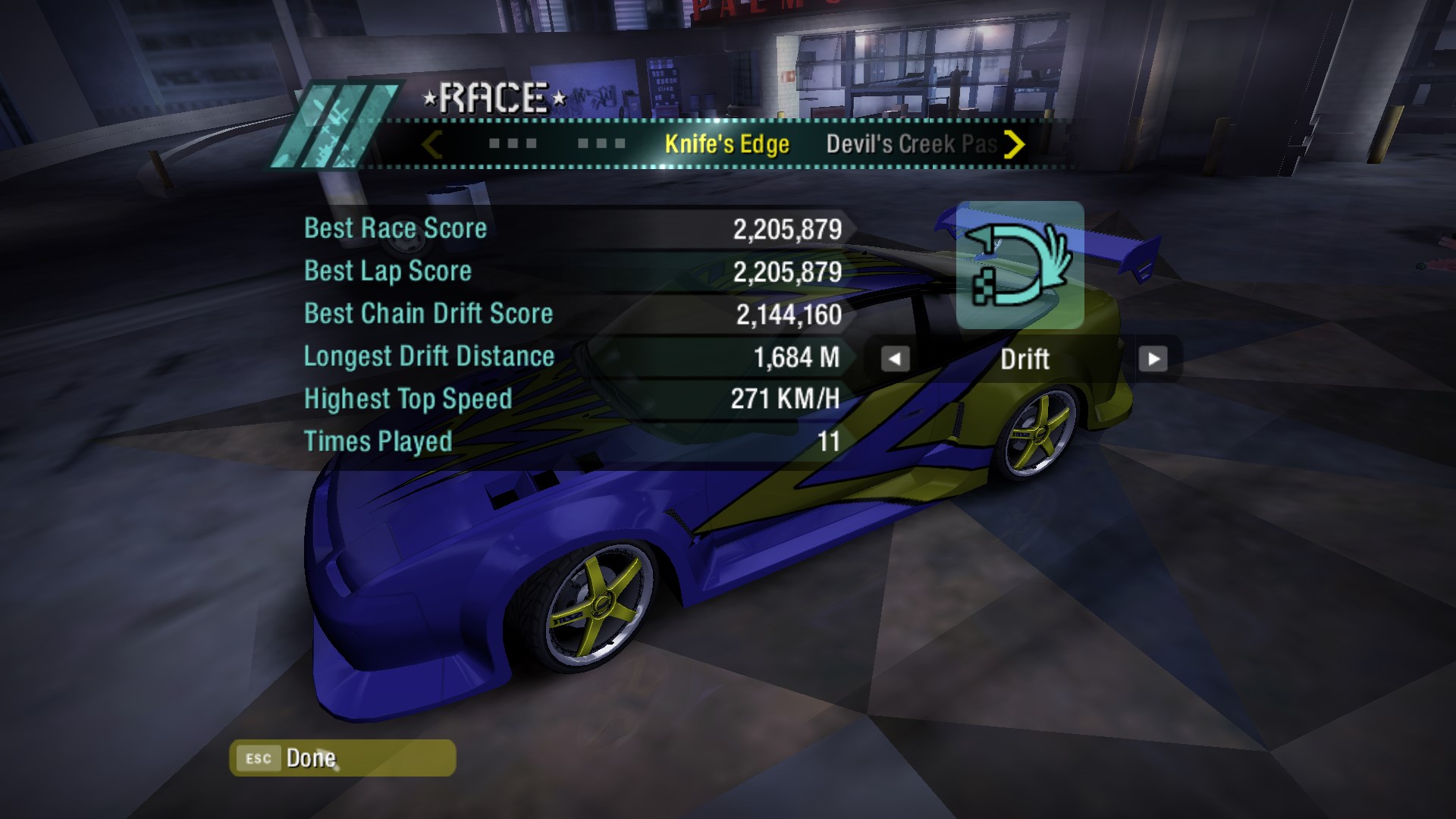Choose next race mode with right arrow
1456x819 pixels.
[x=1153, y=359]
